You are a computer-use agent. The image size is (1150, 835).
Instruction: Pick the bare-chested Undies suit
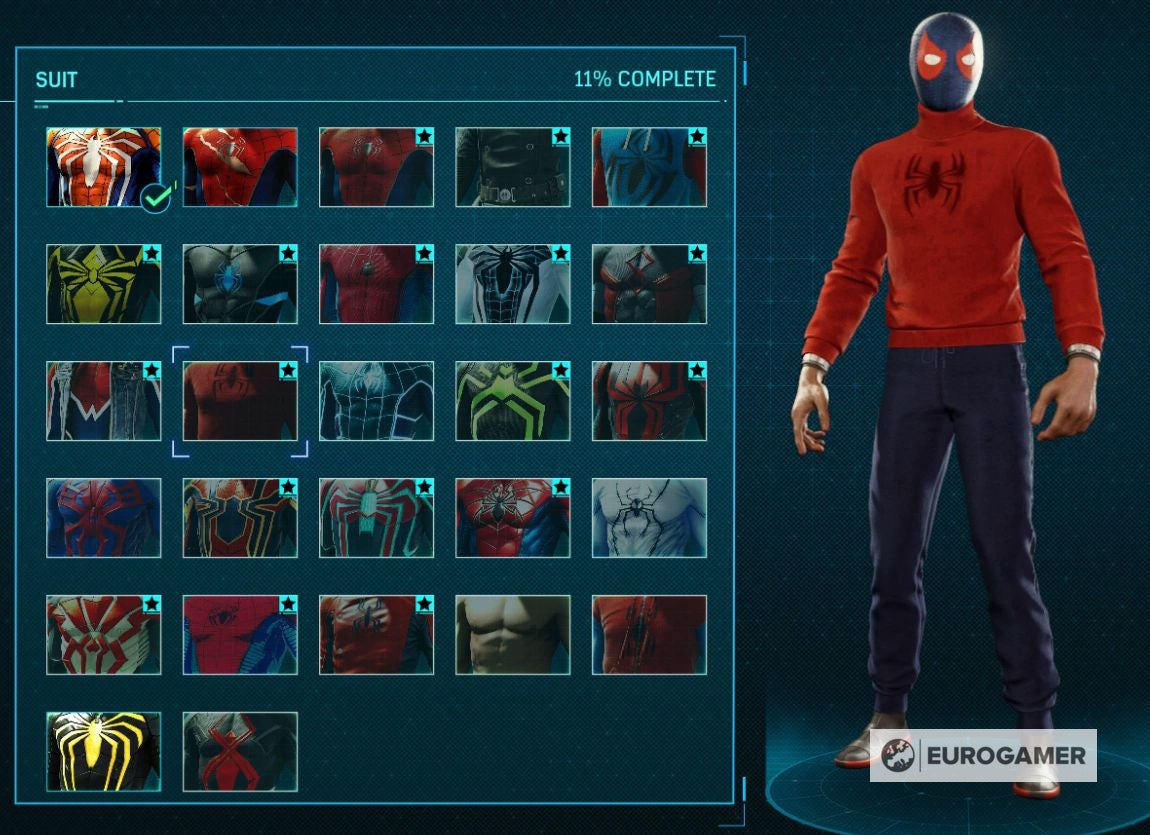coord(512,635)
